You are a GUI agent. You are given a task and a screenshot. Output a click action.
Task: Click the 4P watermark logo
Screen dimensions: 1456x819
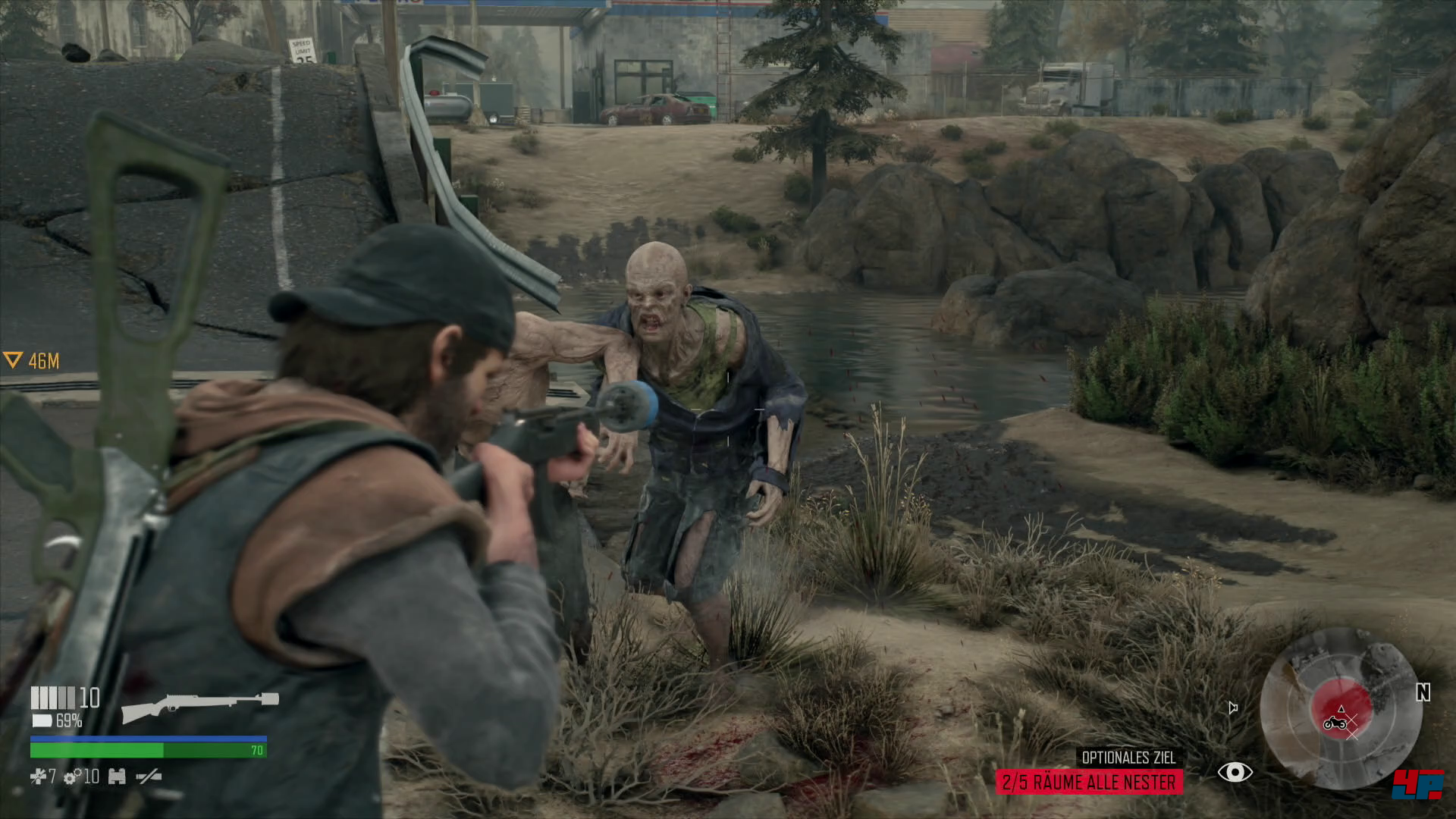pos(1417,784)
